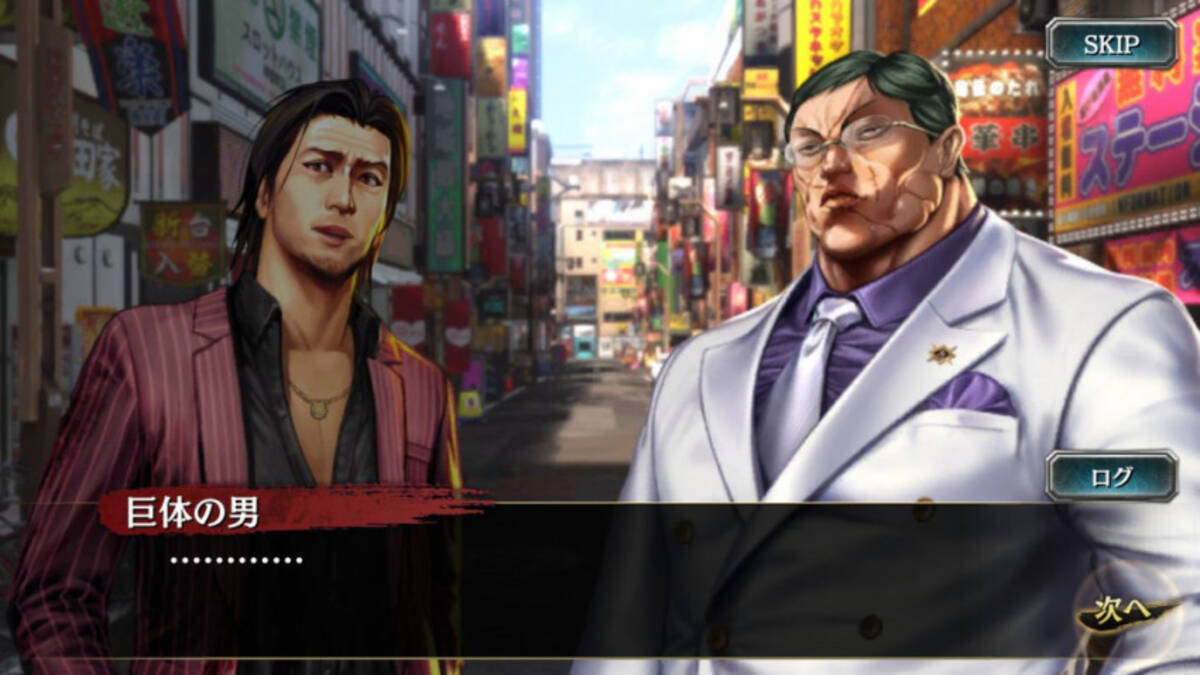Advance dialogue with the 次へ button
1200x675 pixels.
(1123, 612)
